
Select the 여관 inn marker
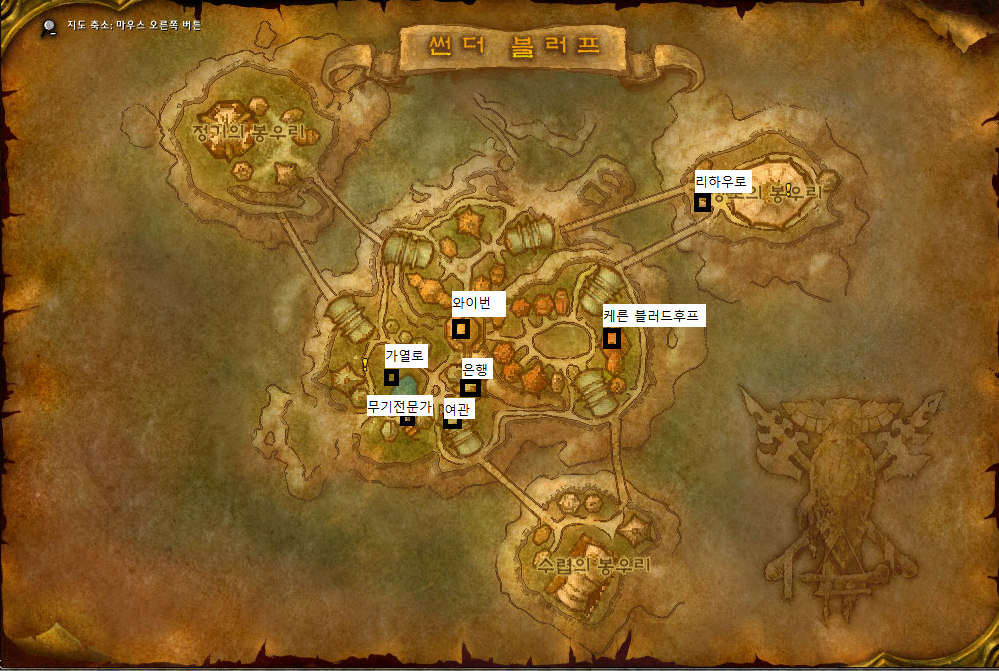[x=453, y=421]
